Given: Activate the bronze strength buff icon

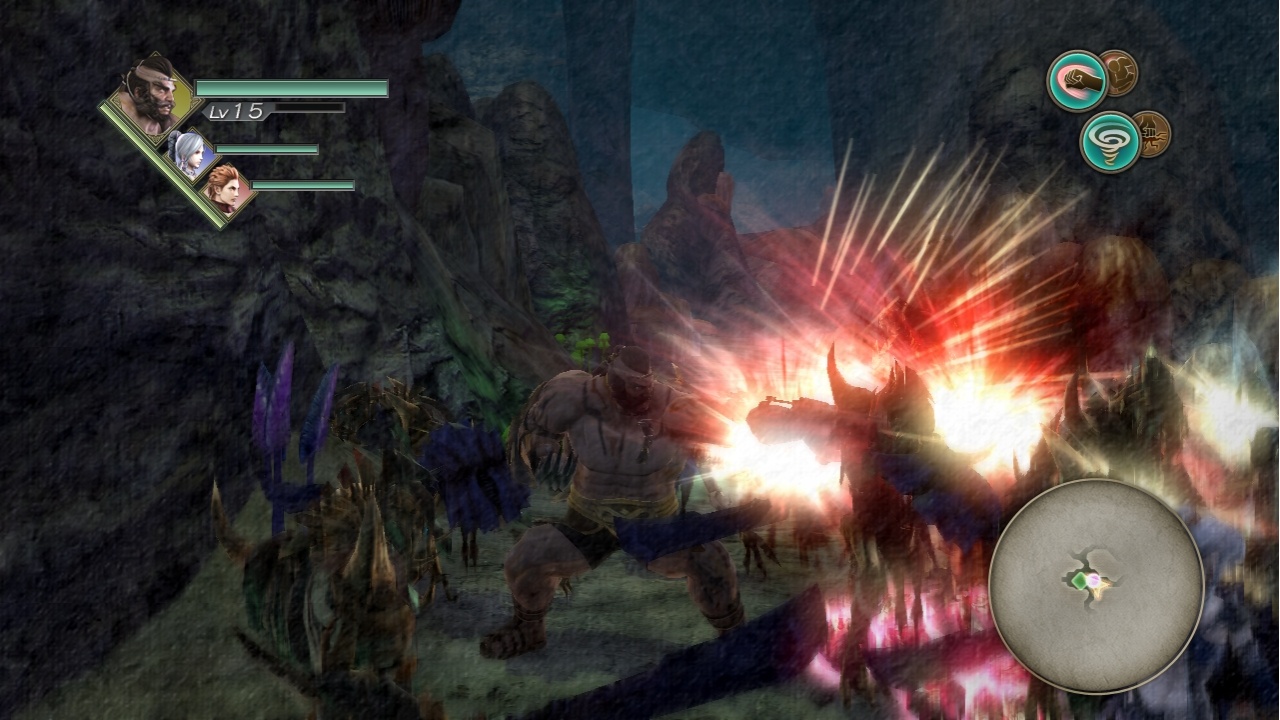Looking at the screenshot, I should 1120,73.
